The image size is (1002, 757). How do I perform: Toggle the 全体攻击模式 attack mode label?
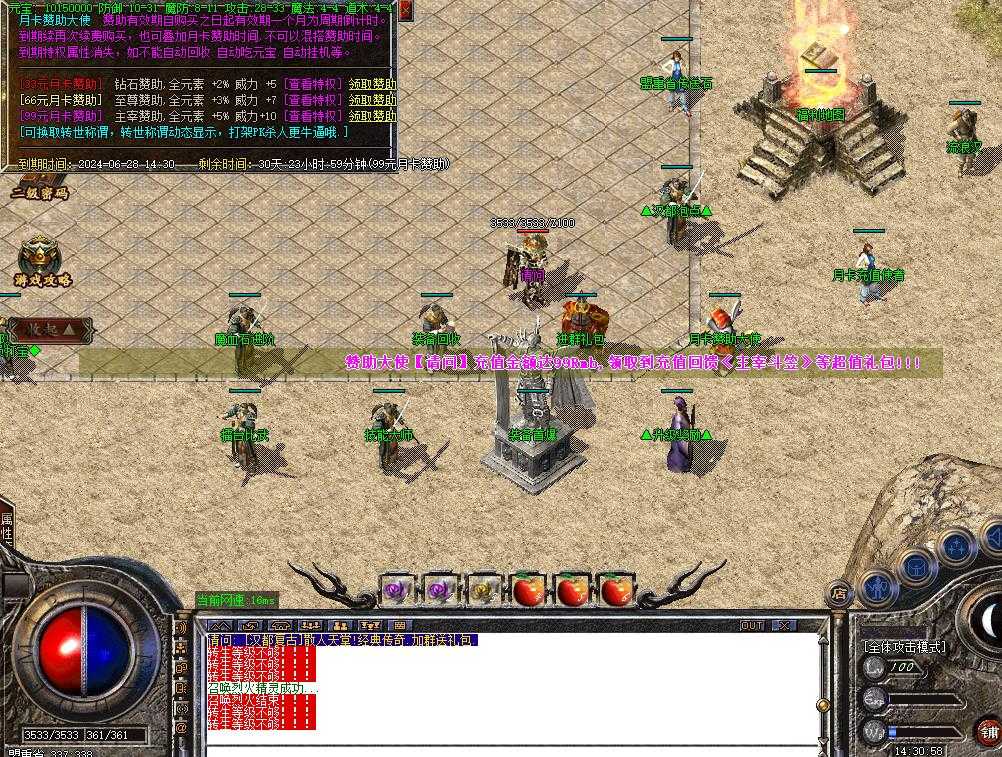point(903,647)
